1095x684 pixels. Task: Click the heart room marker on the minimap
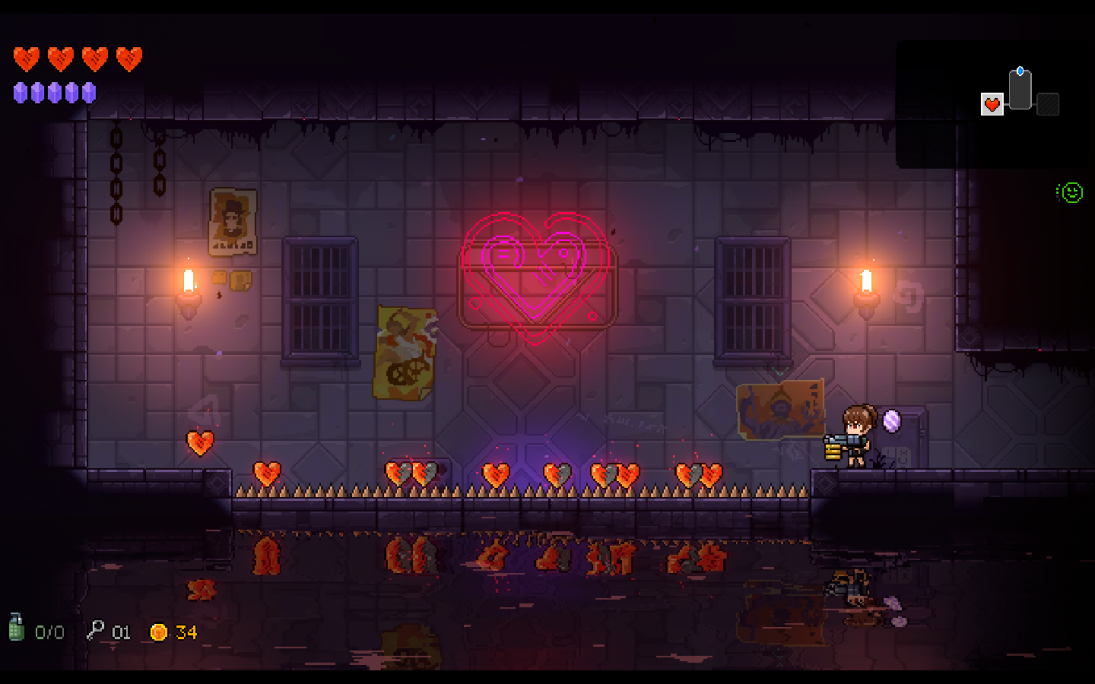pyautogui.click(x=992, y=104)
